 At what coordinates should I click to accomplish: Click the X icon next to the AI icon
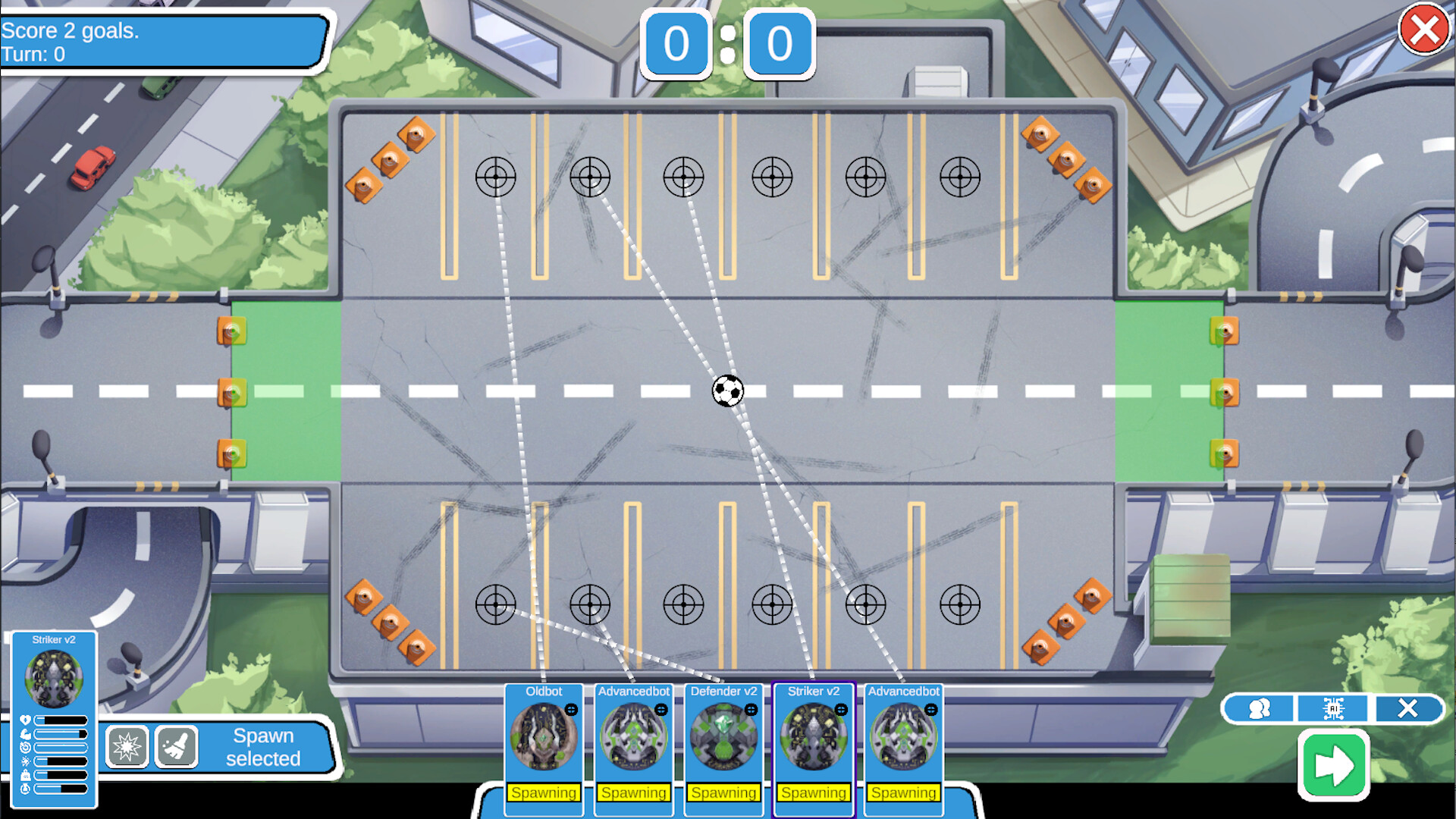pos(1407,708)
